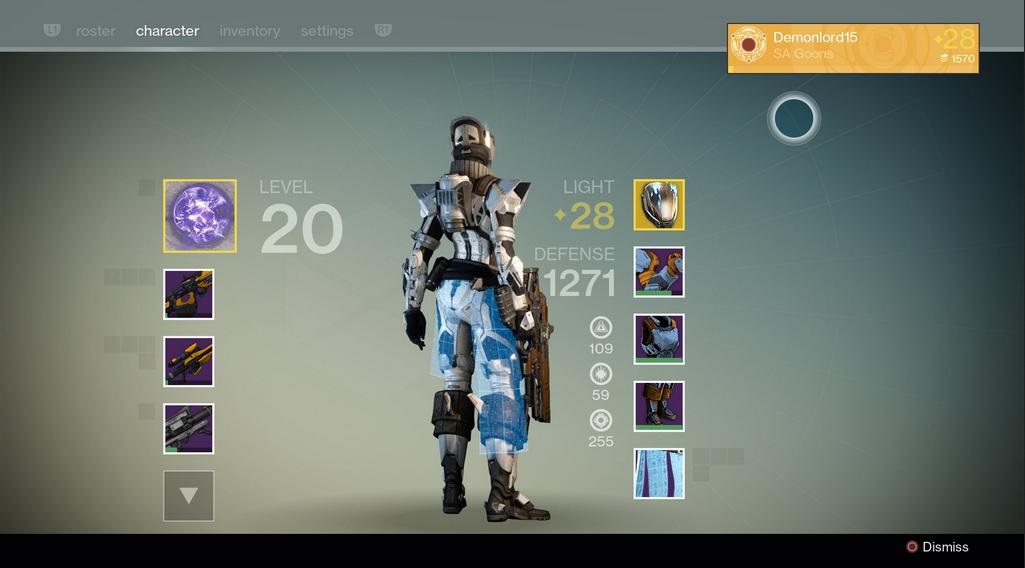Click the dark circular ghost cursor
This screenshot has width=1025, height=568.
(794, 119)
